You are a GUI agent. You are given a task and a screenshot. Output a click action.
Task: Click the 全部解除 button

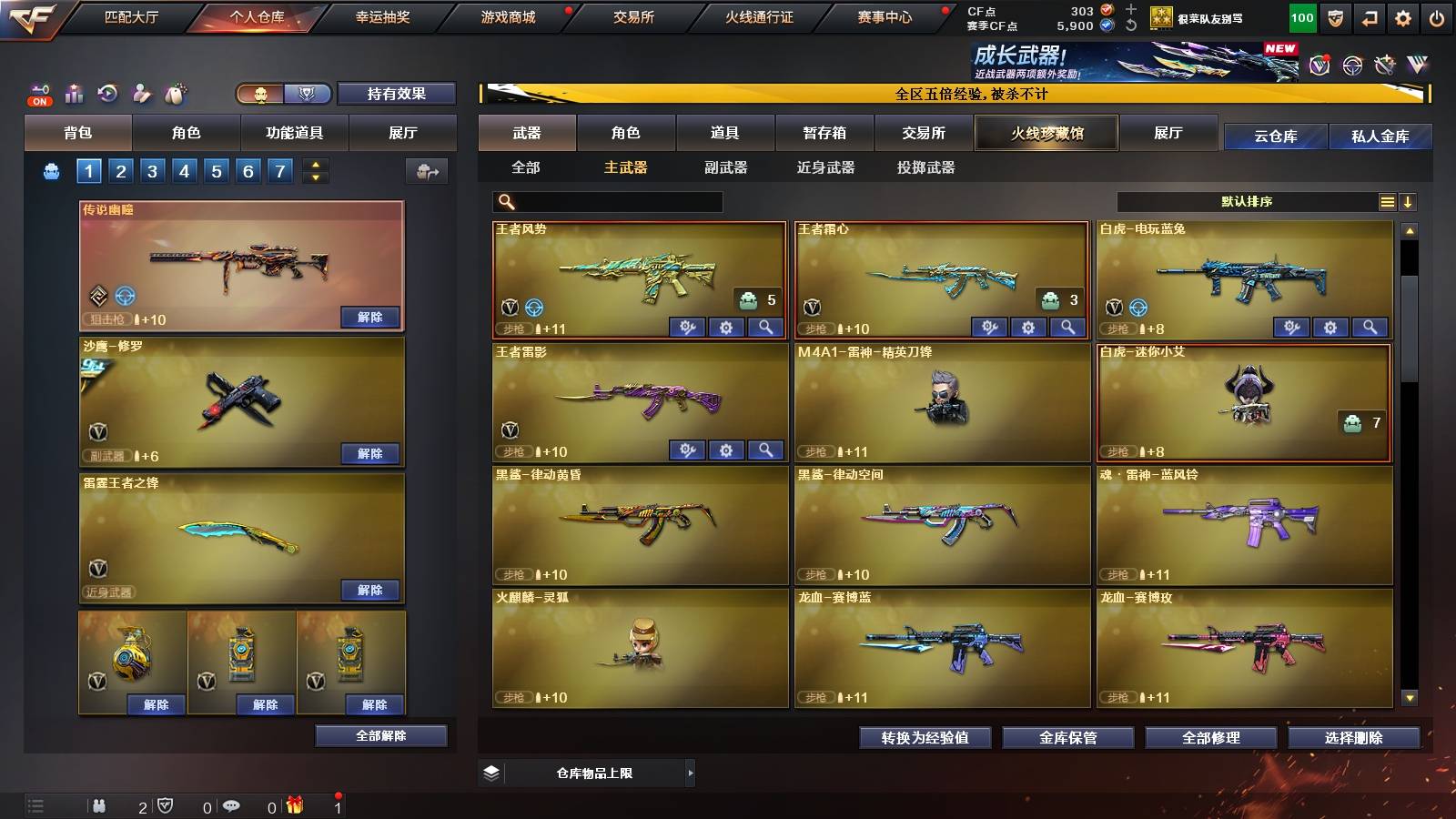[x=380, y=735]
